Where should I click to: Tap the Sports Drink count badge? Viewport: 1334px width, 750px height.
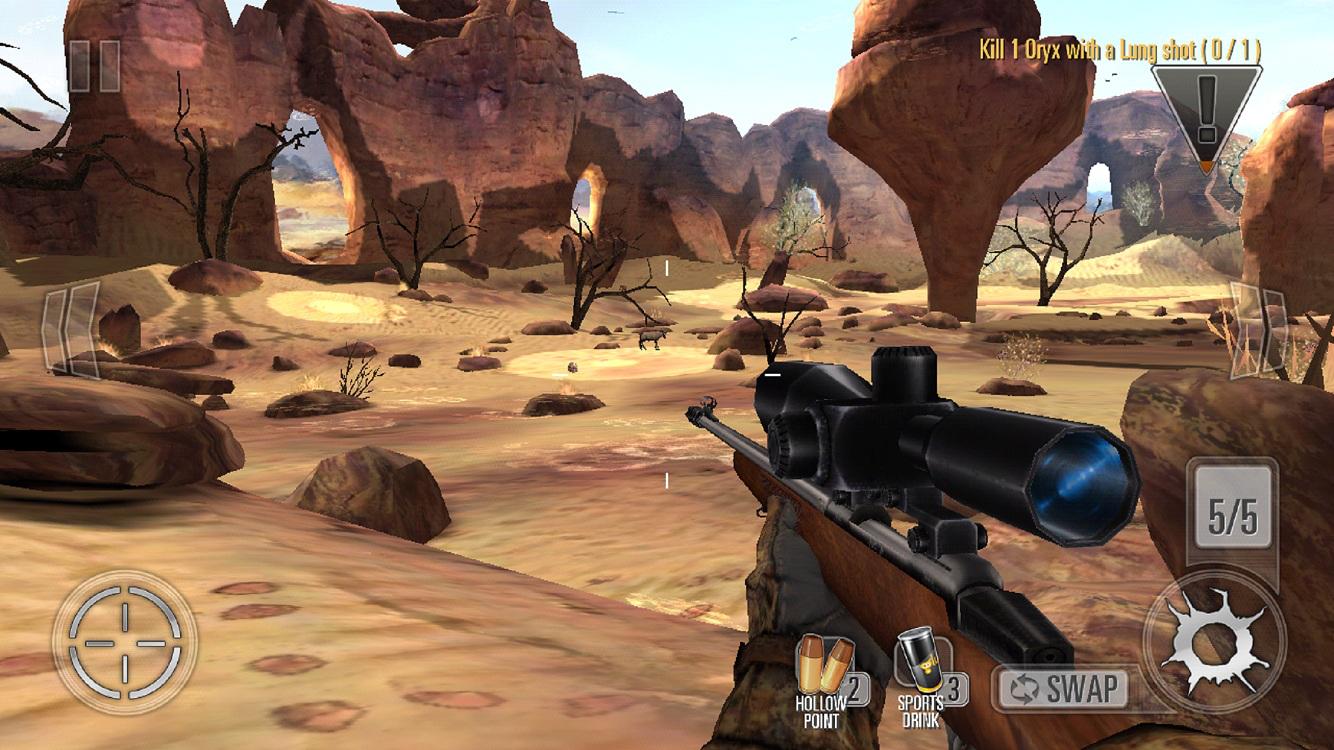tap(953, 687)
